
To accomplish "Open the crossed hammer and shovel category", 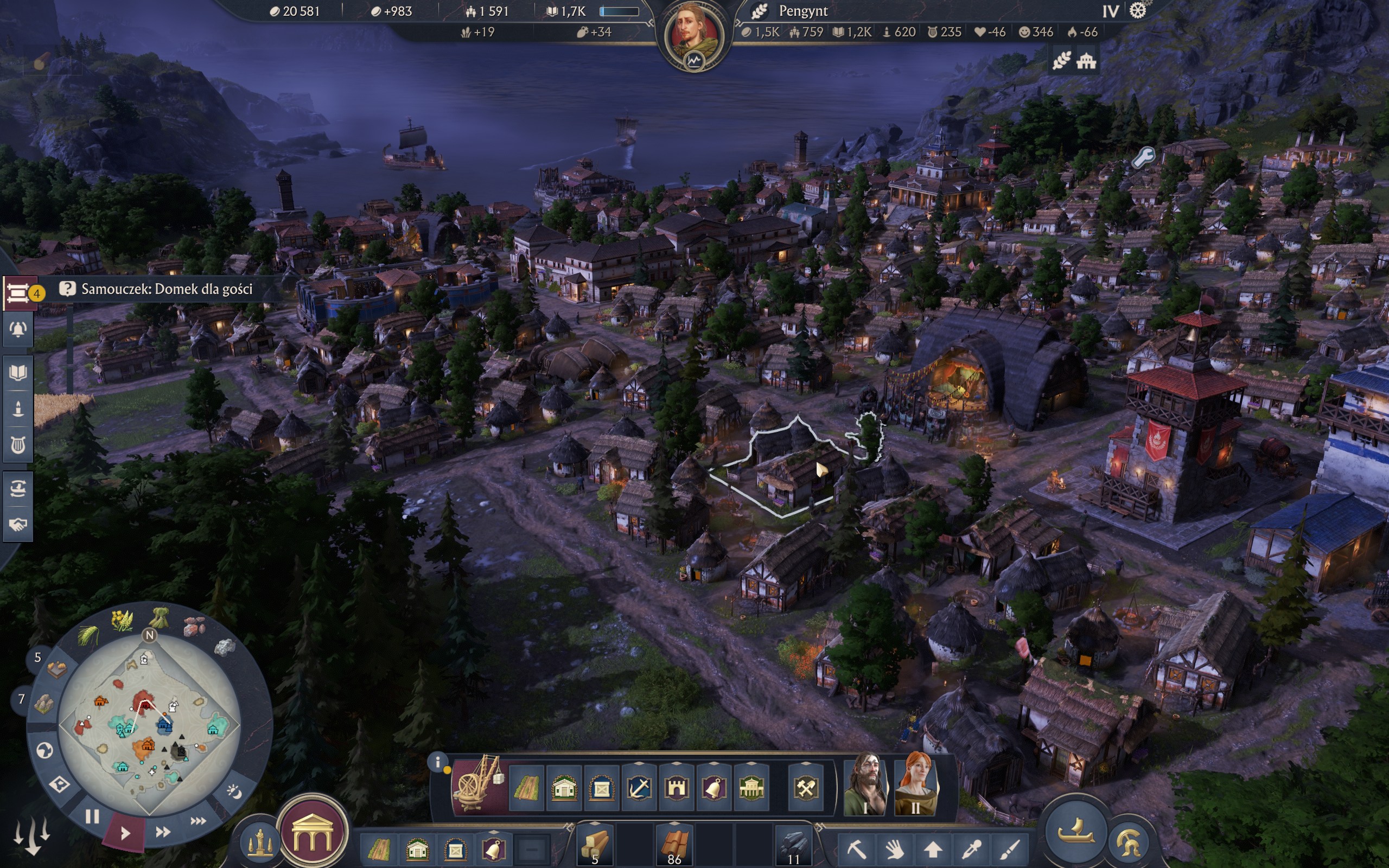I will 806,789.
